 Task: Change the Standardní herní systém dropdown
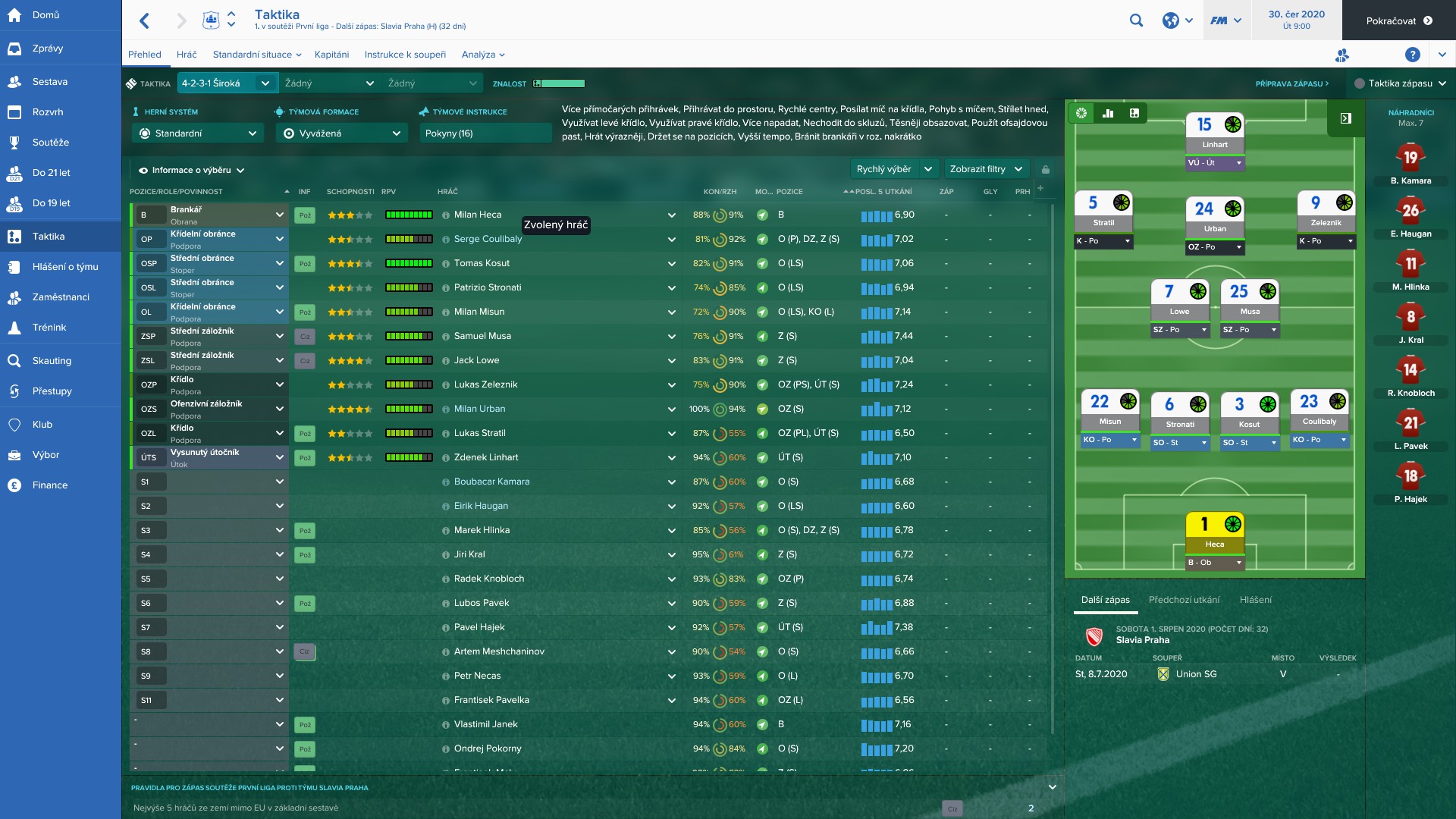coord(197,133)
